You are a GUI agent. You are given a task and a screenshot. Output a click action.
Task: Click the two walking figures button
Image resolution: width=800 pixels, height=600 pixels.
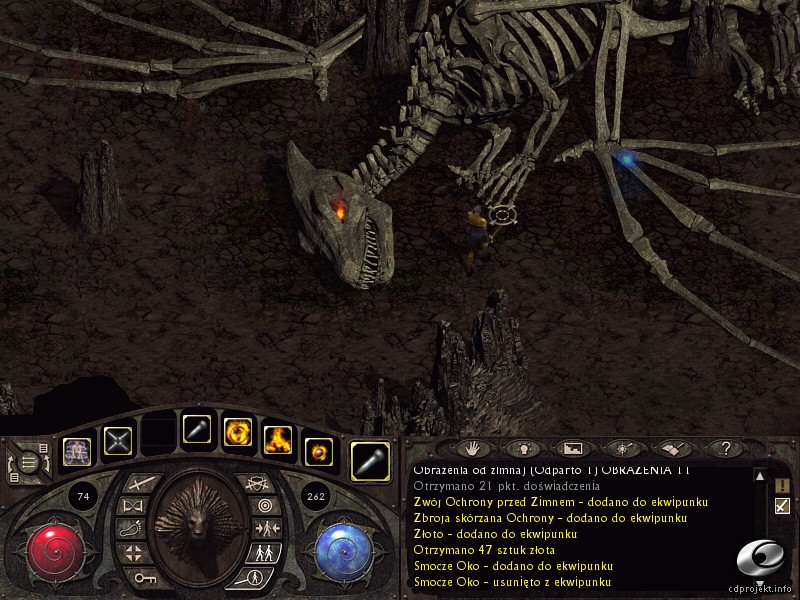tap(266, 551)
